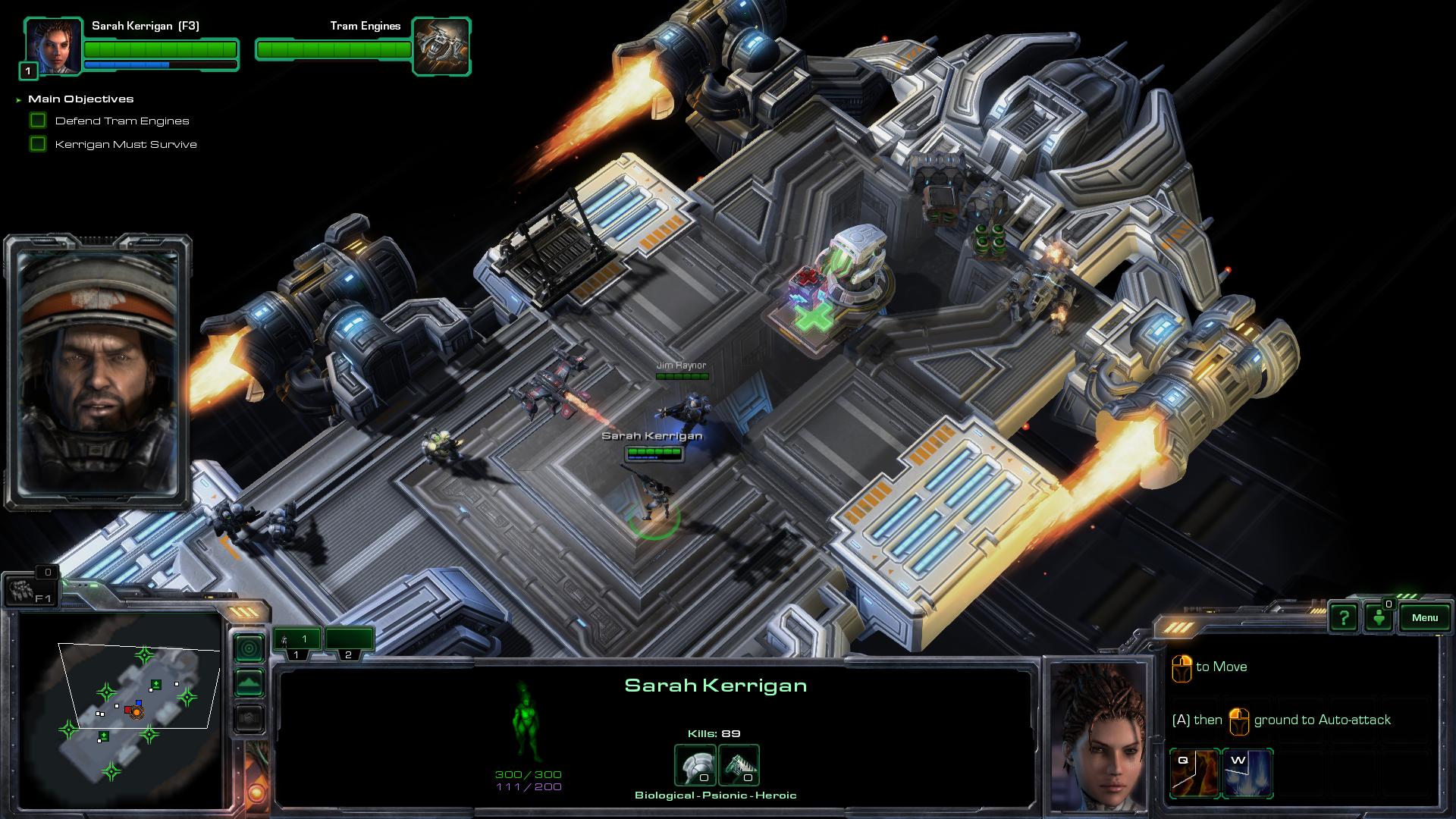The image size is (1456, 819).
Task: Click Kerrigan's portrait in the command panel
Action: (x=1099, y=734)
